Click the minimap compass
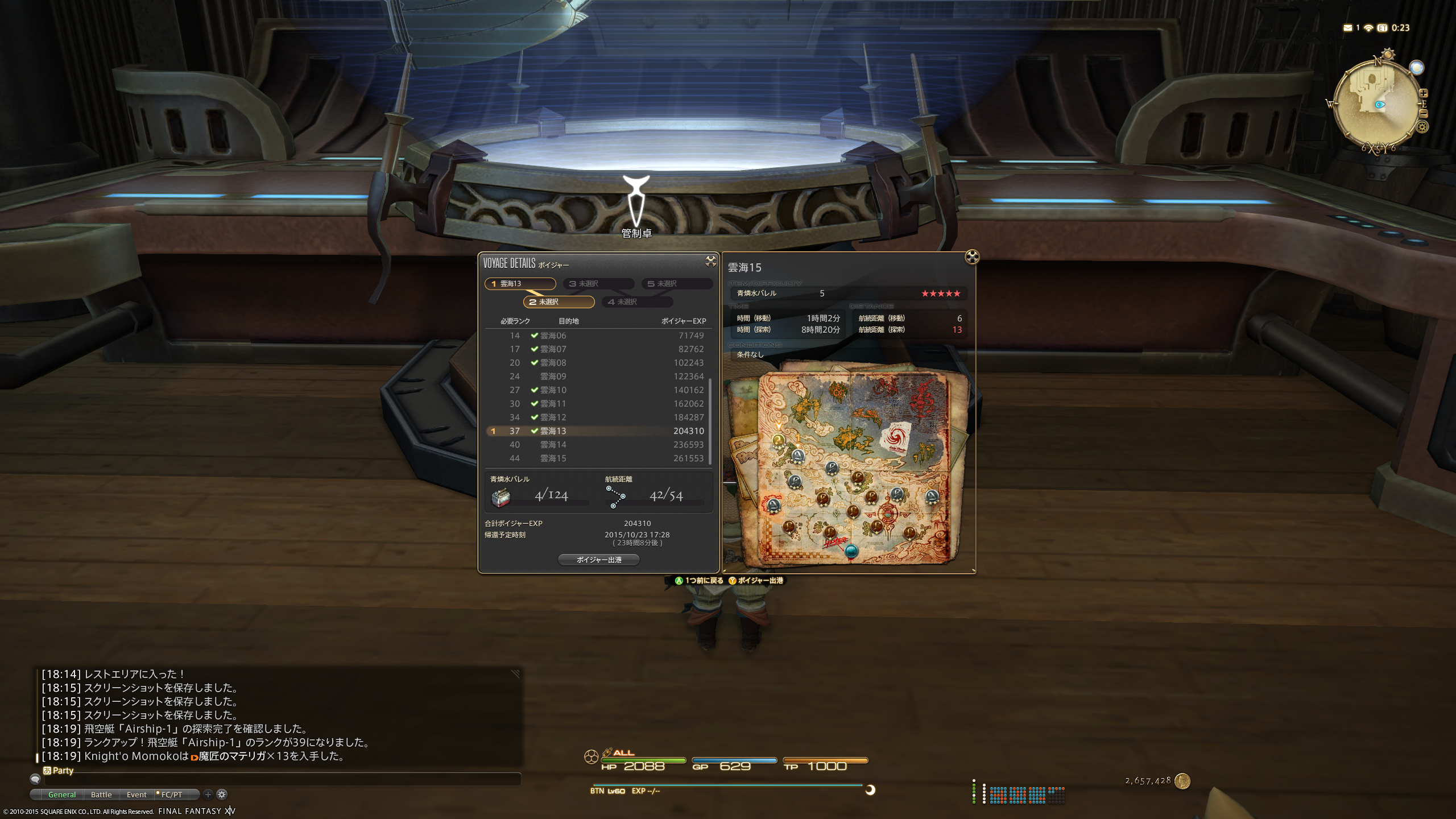 click(x=1376, y=105)
